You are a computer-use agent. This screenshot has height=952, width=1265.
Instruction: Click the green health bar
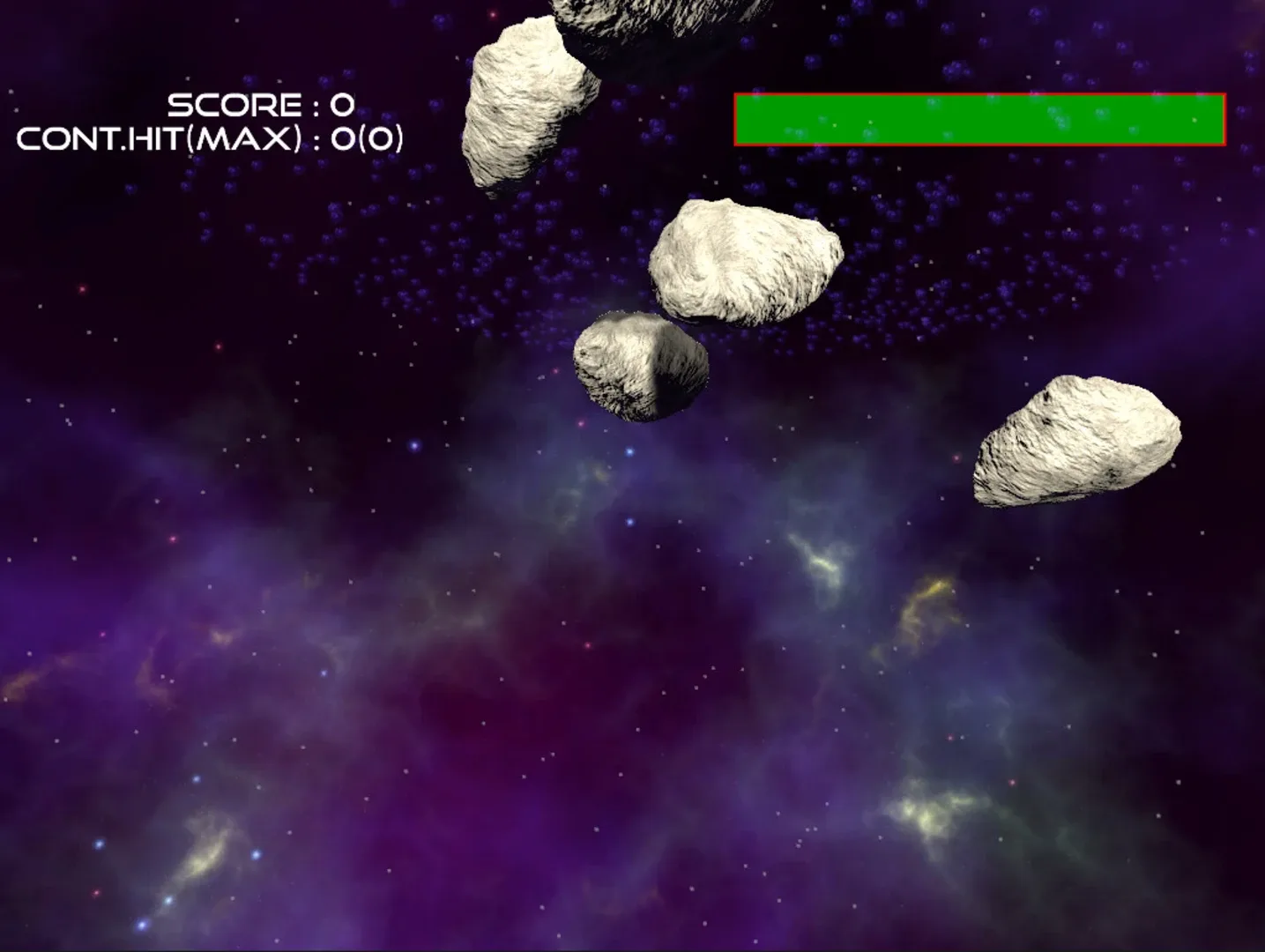[x=979, y=117]
